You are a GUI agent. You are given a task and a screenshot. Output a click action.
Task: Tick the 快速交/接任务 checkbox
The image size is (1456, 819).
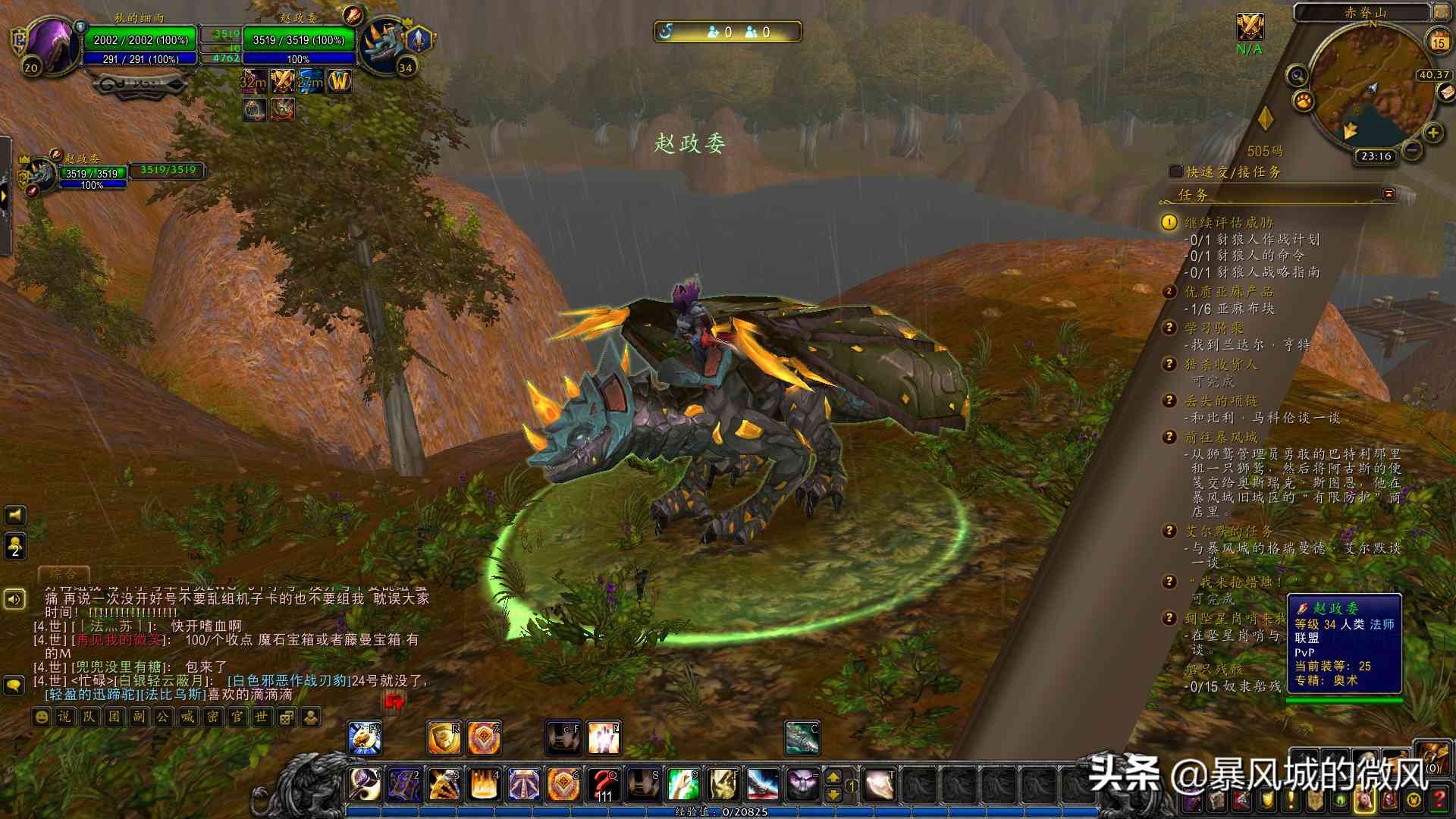(1176, 172)
